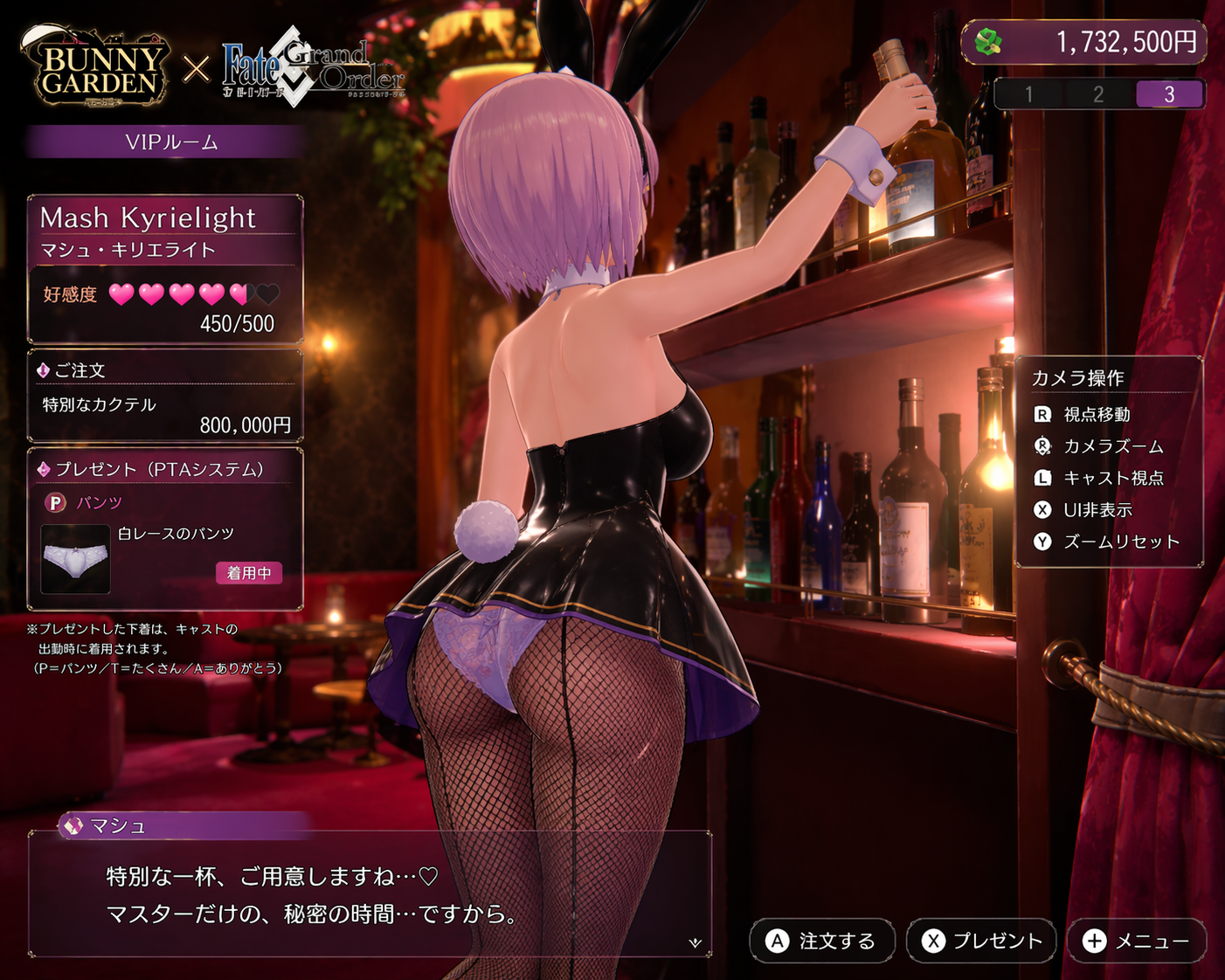Viewport: 1225px width, 980px height.
Task: Select the highlighted page tab 3
Action: coord(1169,94)
